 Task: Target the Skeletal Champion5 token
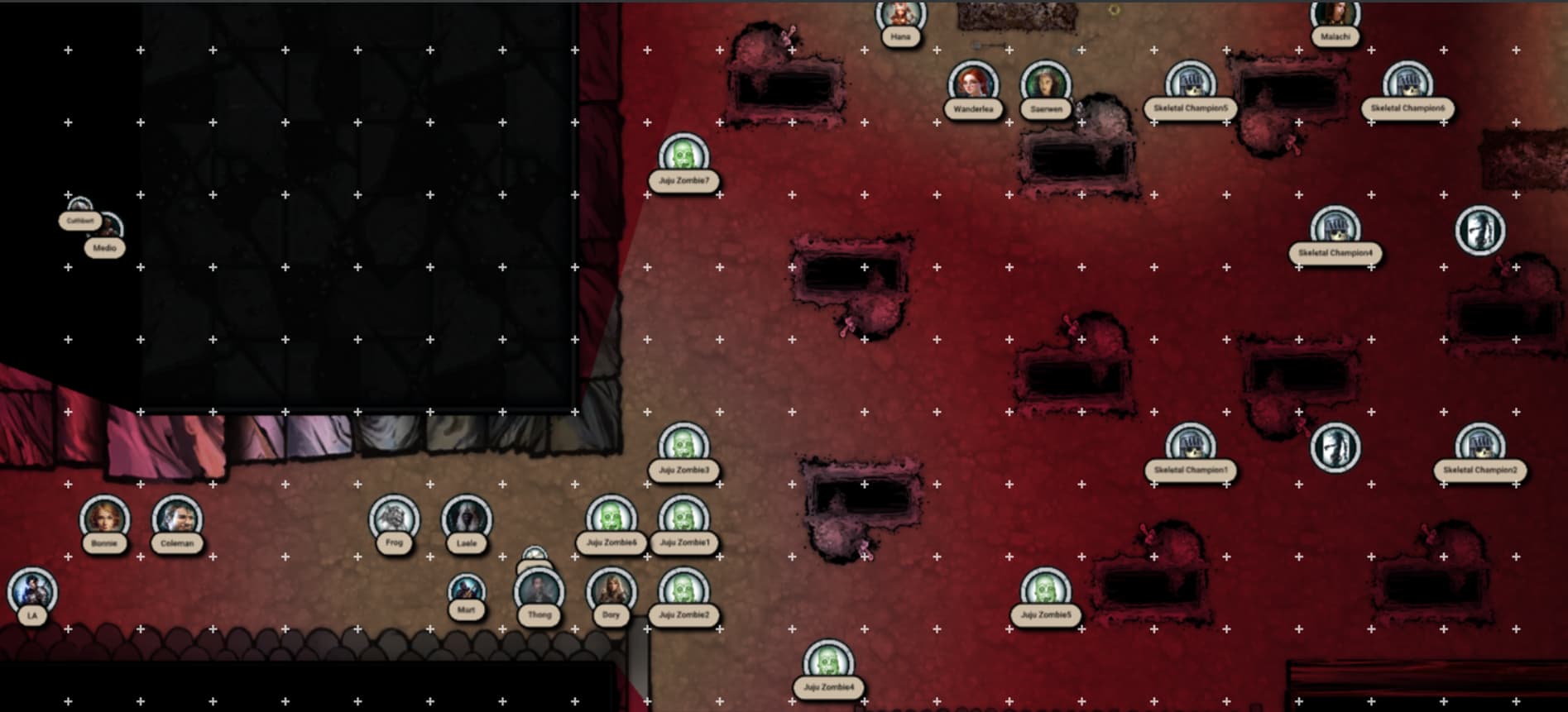pyautogui.click(x=1190, y=84)
